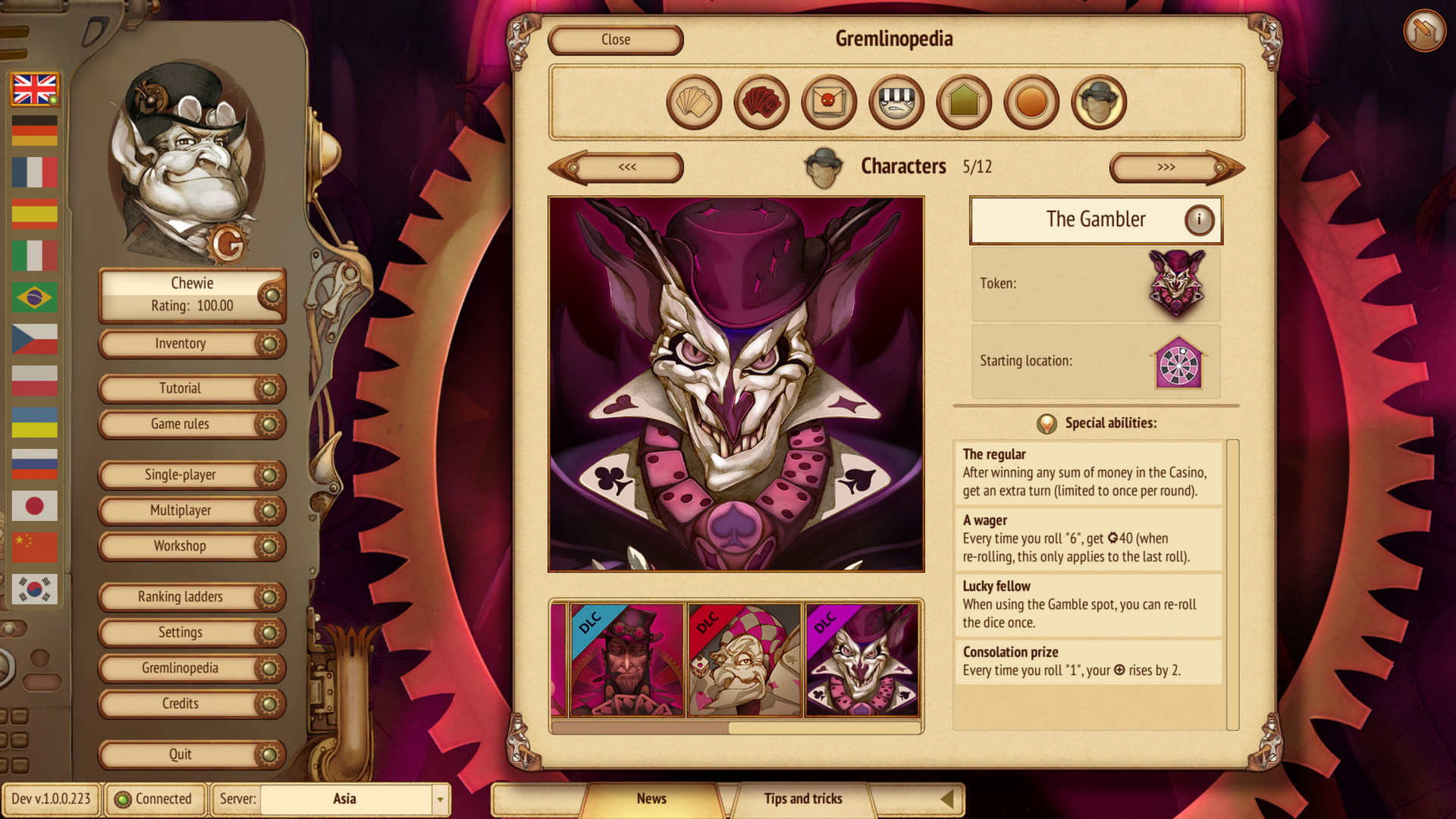Select the orange token category icon
The width and height of the screenshot is (1456, 819).
tap(1030, 102)
